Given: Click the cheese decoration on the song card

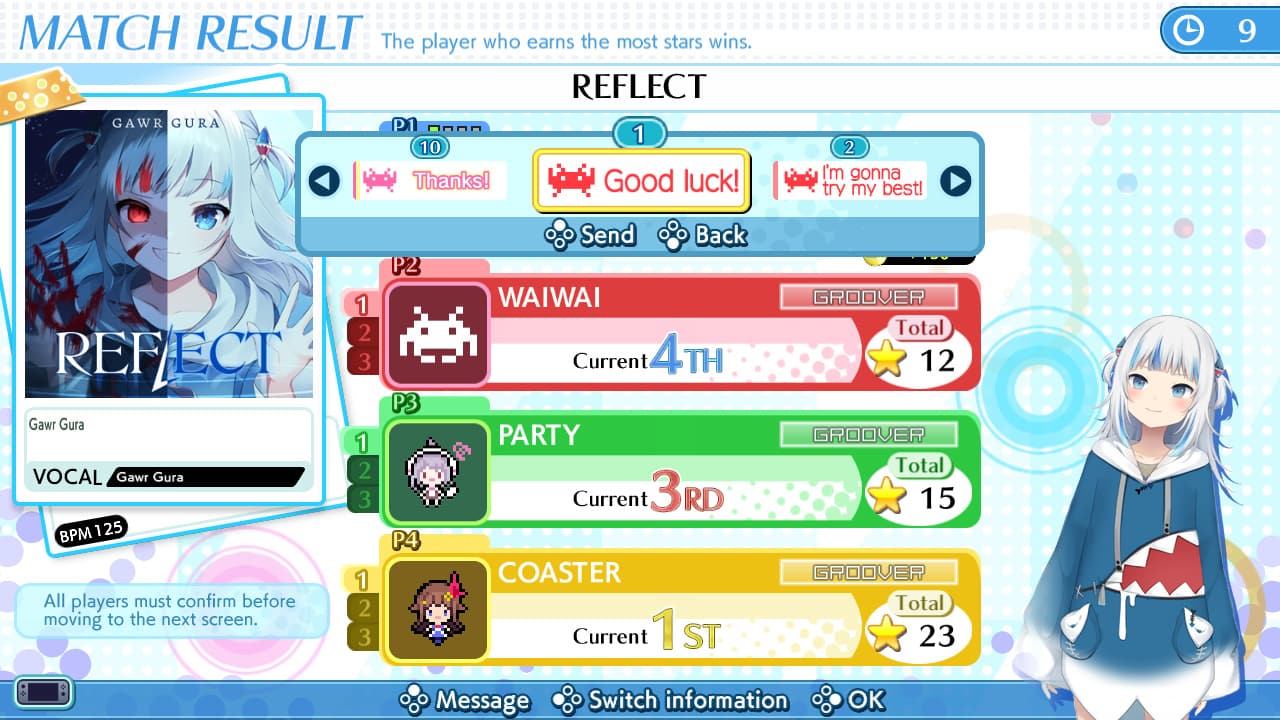Looking at the screenshot, I should [40, 97].
